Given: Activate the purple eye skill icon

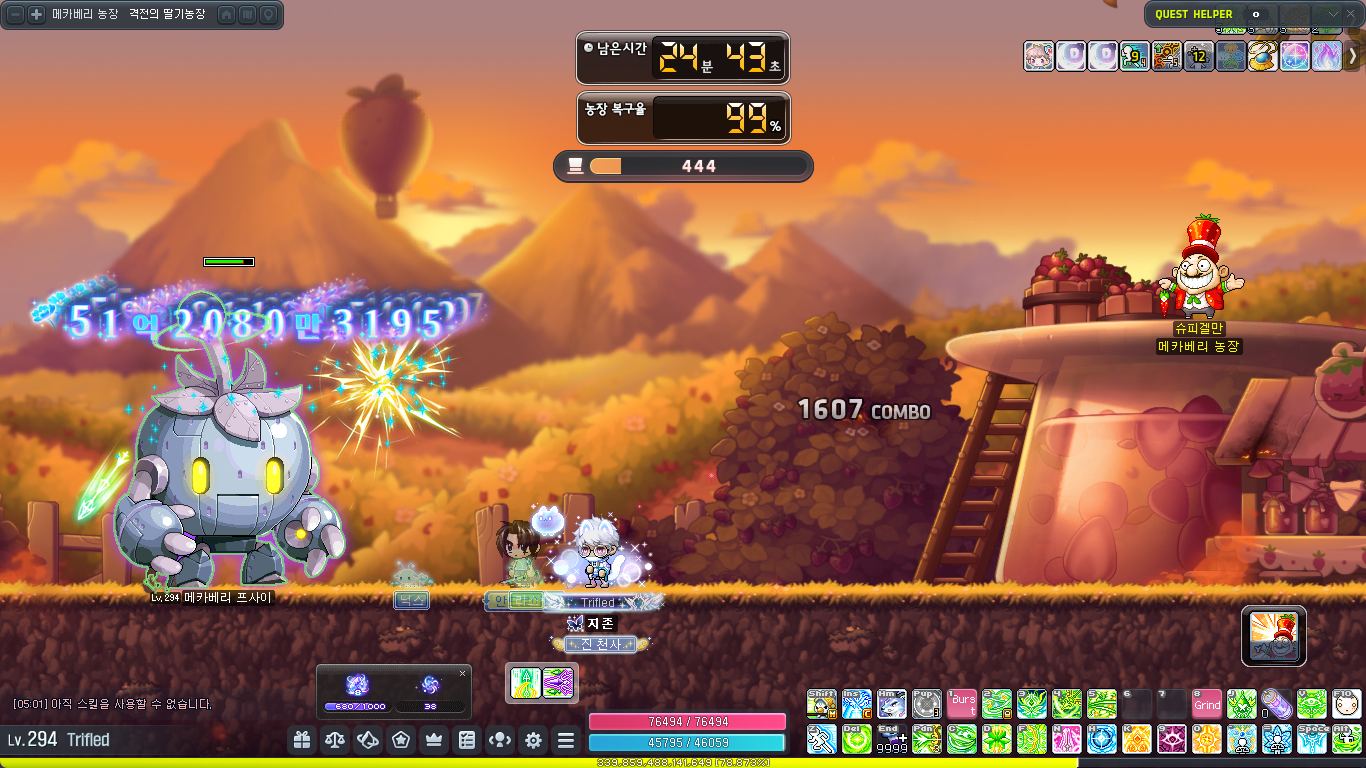Looking at the screenshot, I should 1172,739.
